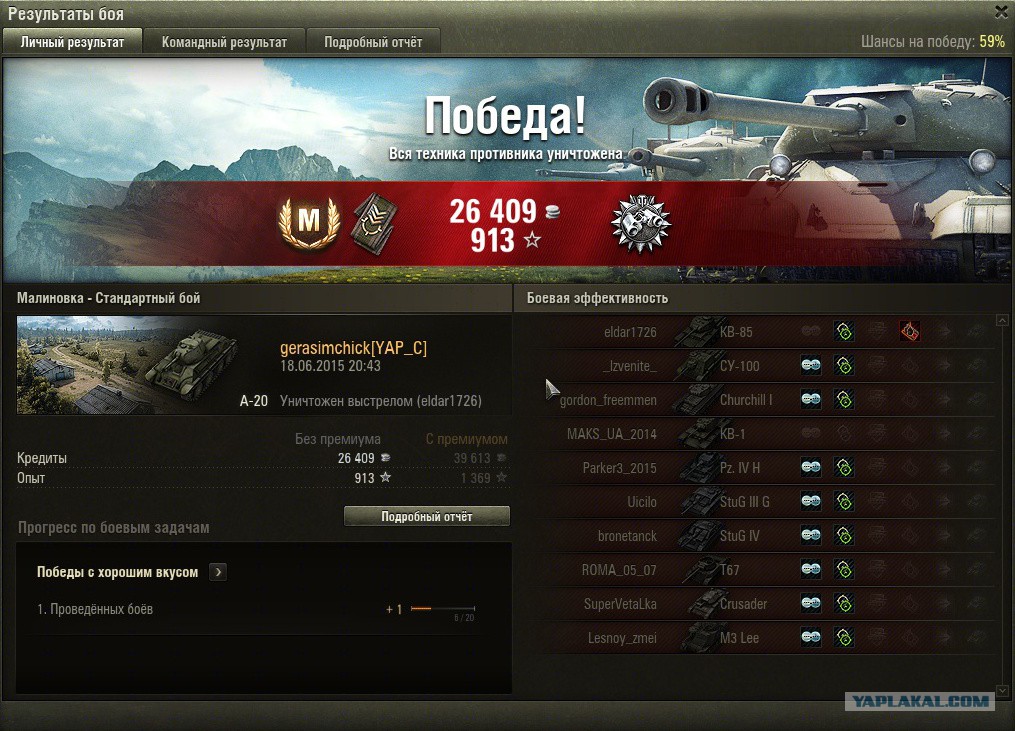The height and width of the screenshot is (731, 1015).
Task: Click the Mastery badge M medal
Action: [x=308, y=221]
